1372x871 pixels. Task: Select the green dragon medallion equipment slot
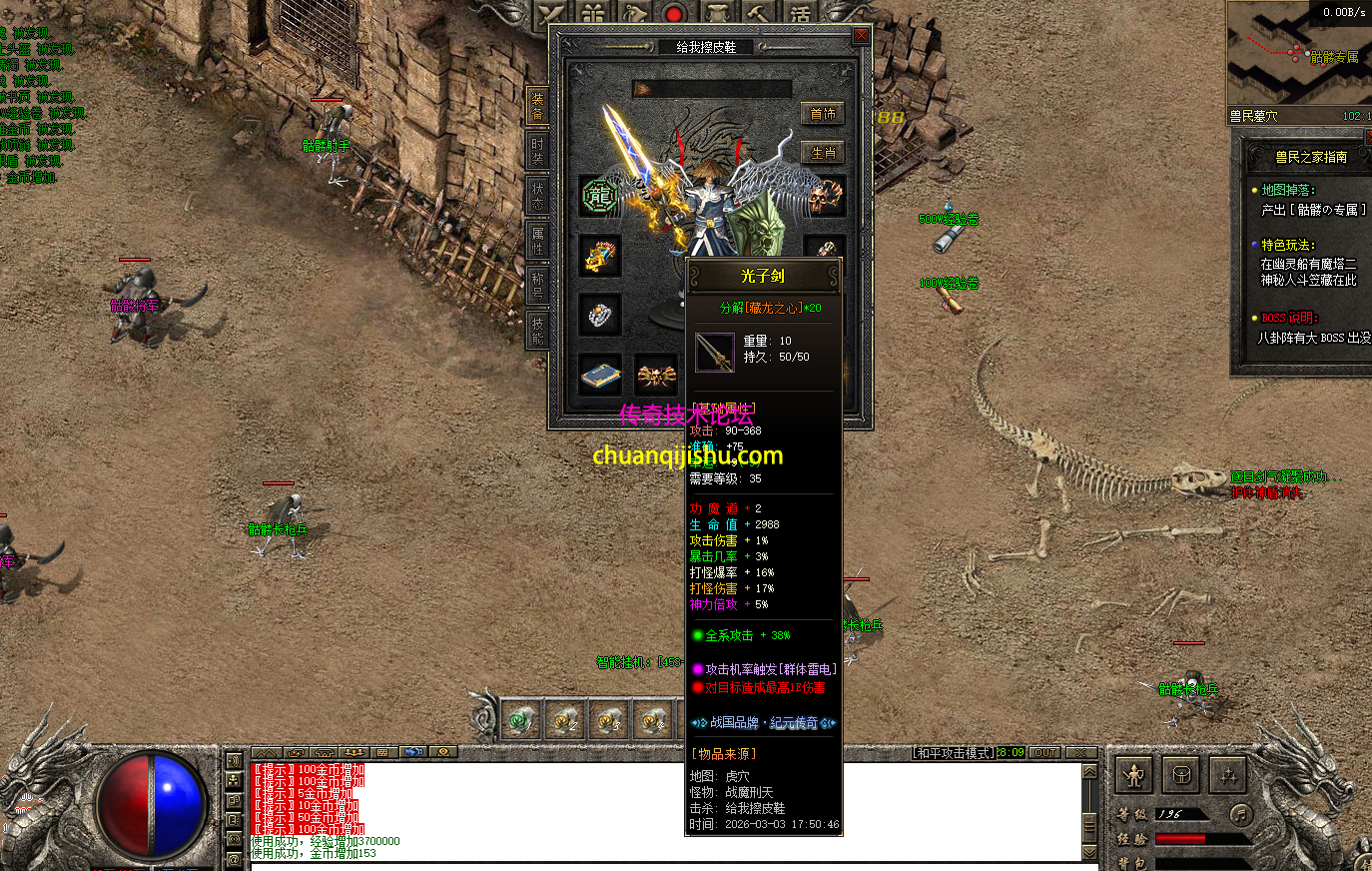click(600, 196)
